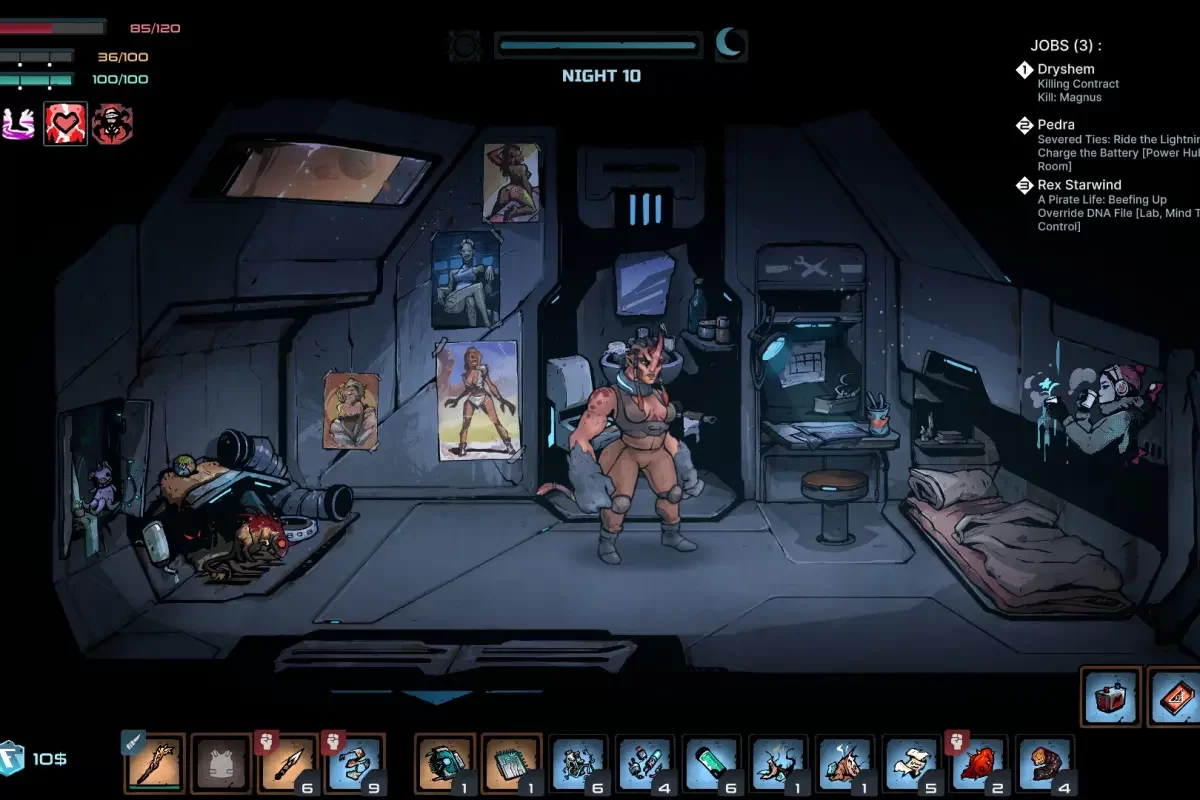The width and height of the screenshot is (1200, 800).
Task: Open the red battery box button
Action: click(1111, 697)
